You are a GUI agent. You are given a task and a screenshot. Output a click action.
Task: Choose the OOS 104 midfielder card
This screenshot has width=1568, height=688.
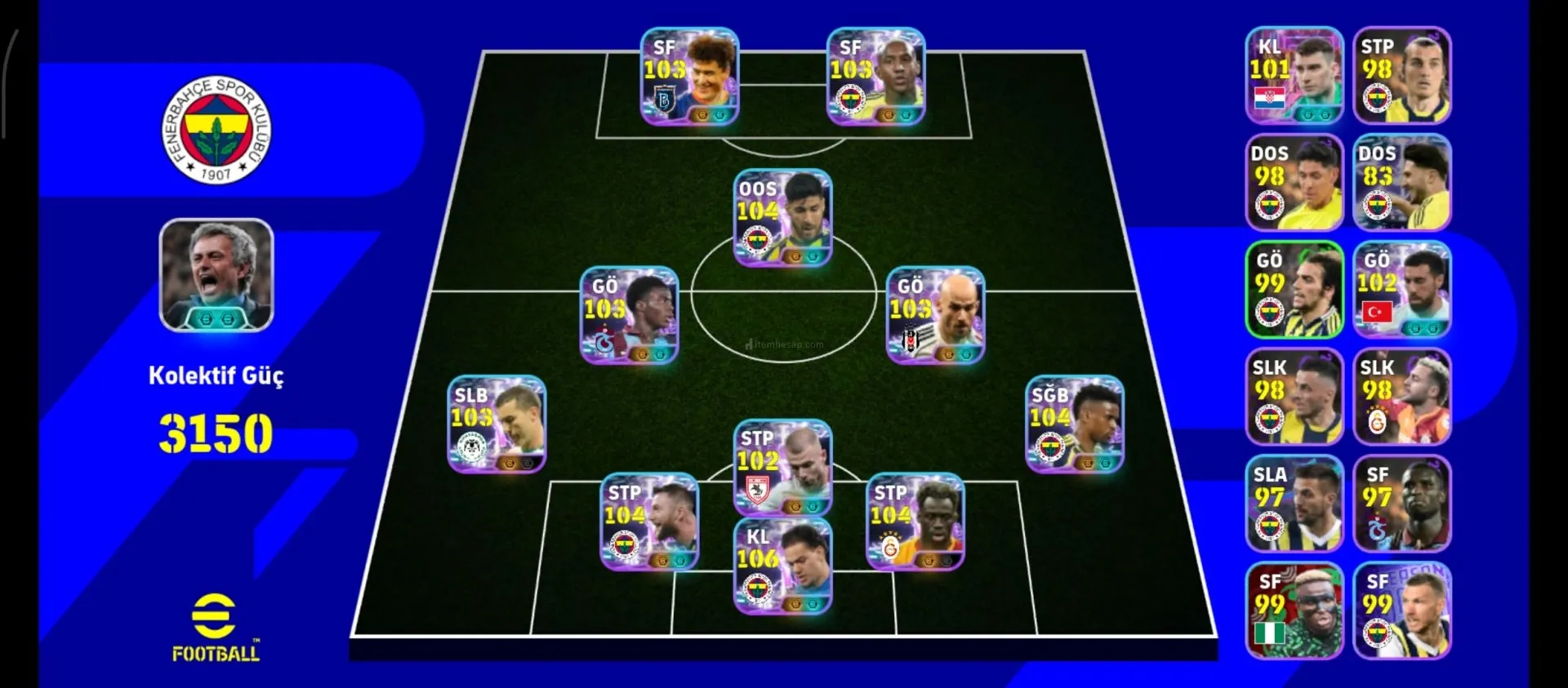[x=782, y=218]
